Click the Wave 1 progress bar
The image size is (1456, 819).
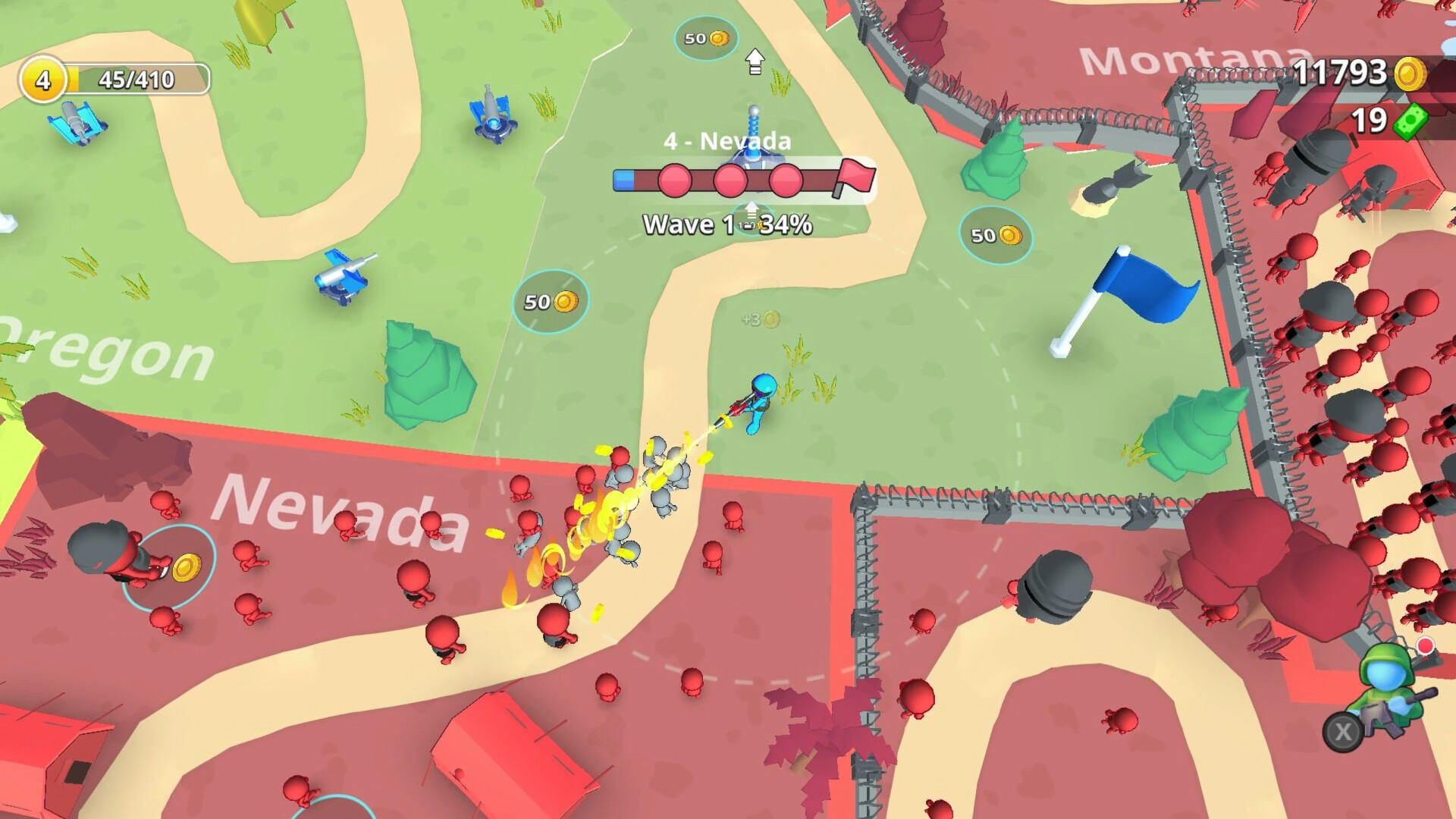(728, 180)
